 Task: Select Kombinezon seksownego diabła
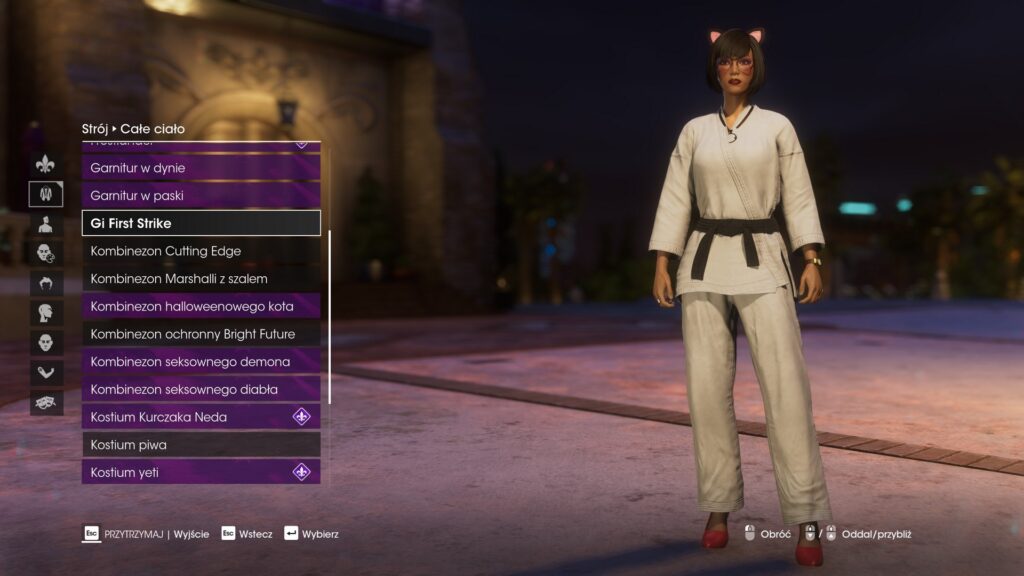point(200,389)
